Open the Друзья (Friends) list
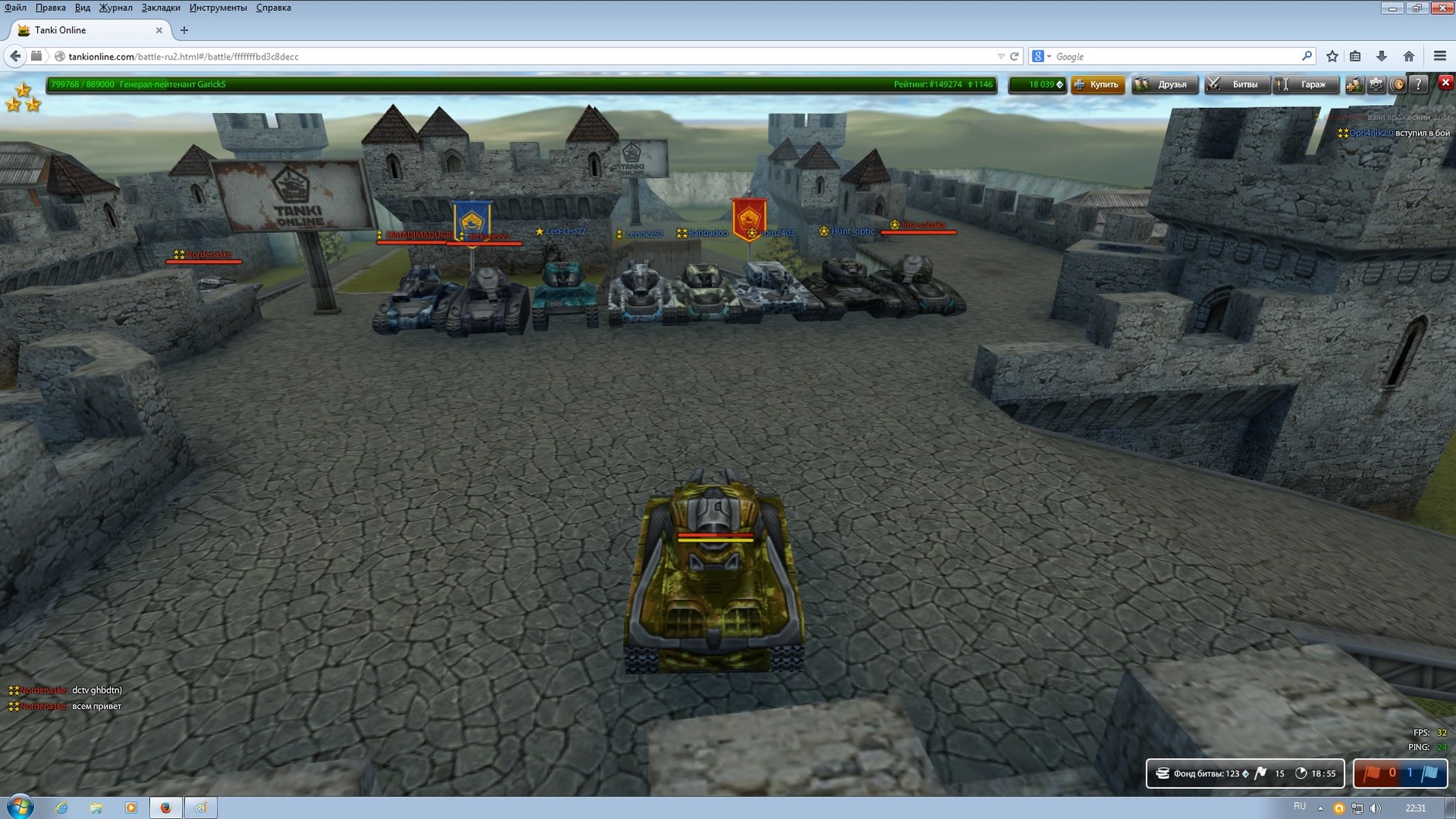The height and width of the screenshot is (819, 1456). click(1164, 84)
